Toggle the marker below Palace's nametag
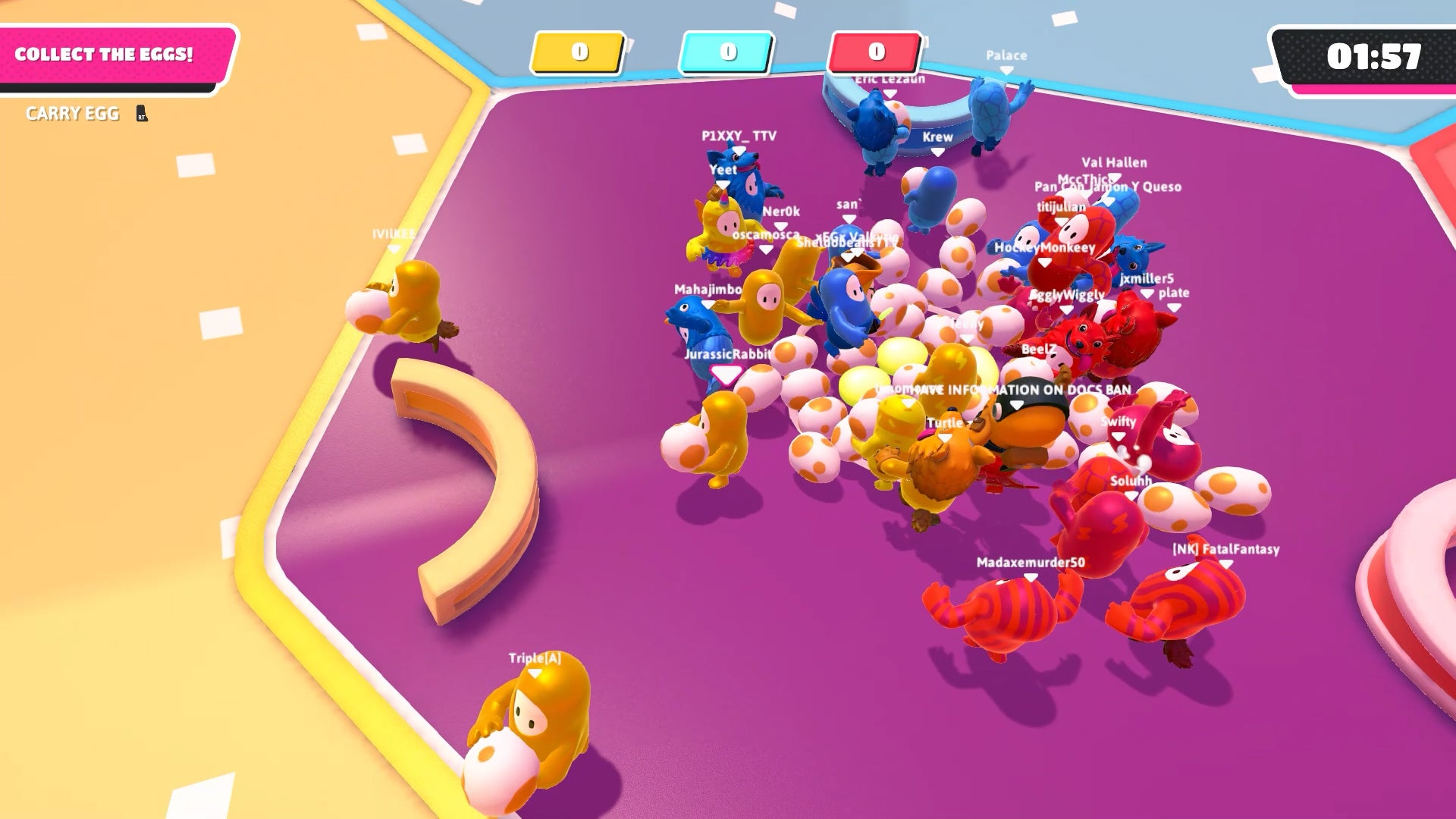 tap(1006, 71)
